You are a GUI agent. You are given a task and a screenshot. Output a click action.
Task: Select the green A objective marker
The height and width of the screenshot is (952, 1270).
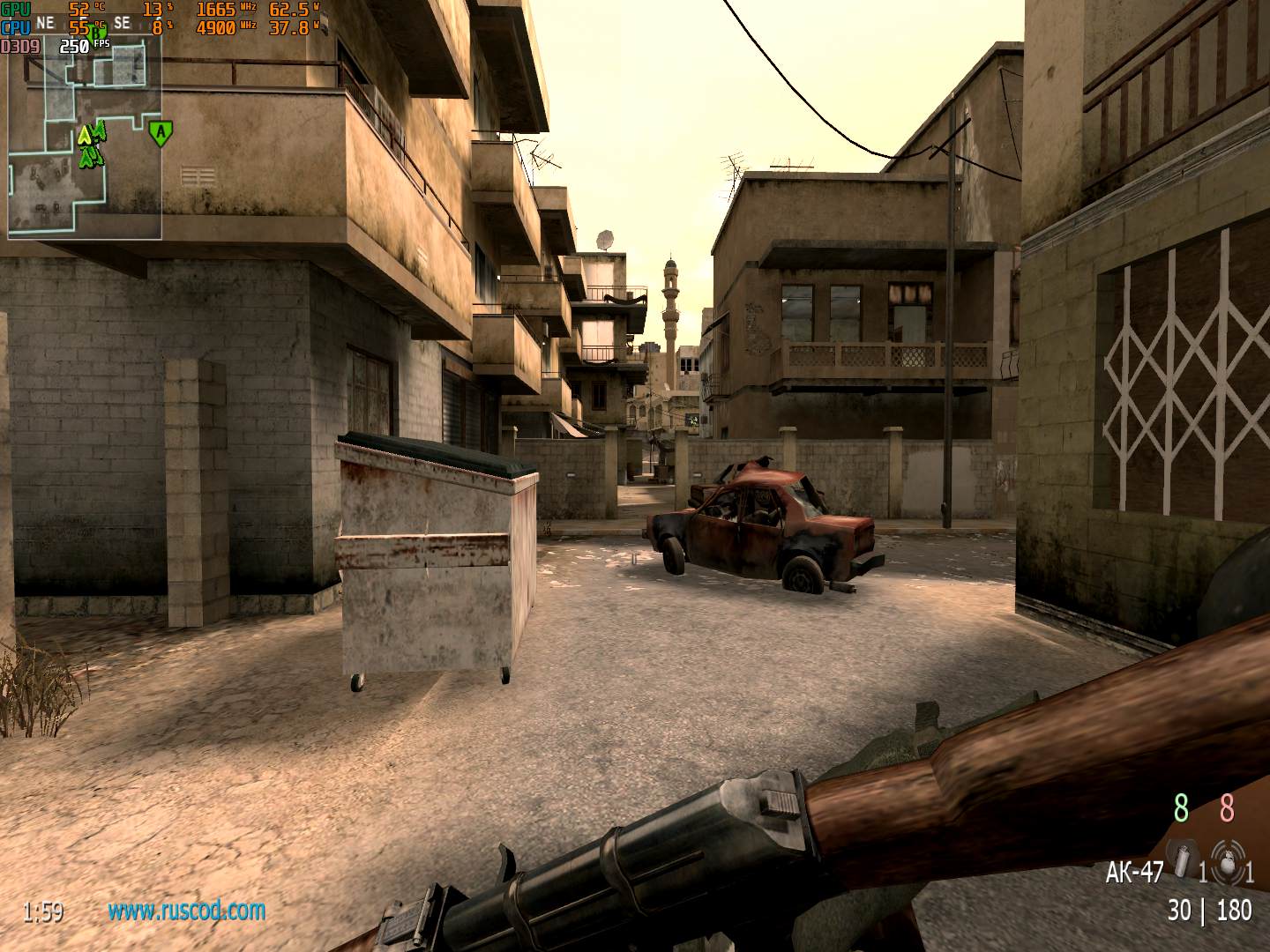[160, 133]
